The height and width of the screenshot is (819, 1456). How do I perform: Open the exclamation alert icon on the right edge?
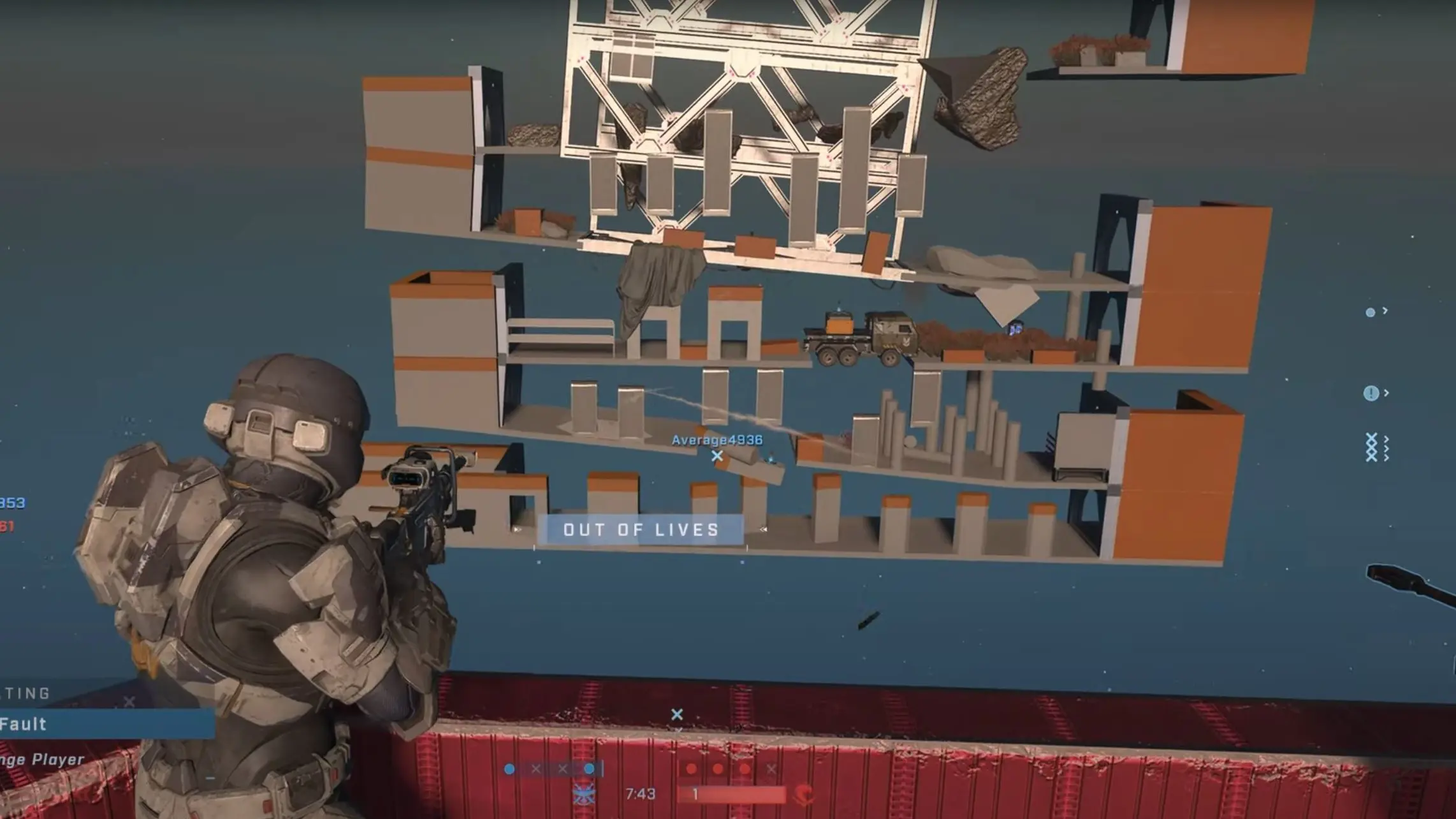tap(1371, 393)
